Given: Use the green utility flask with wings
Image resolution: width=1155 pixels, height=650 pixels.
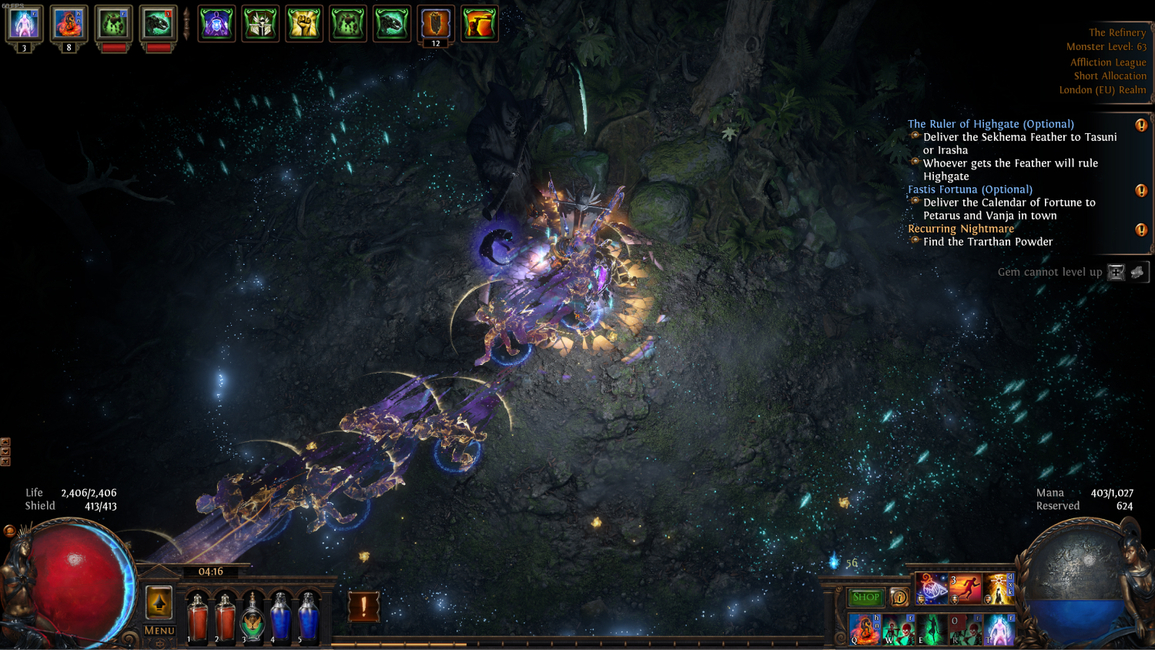Looking at the screenshot, I should pyautogui.click(x=254, y=615).
